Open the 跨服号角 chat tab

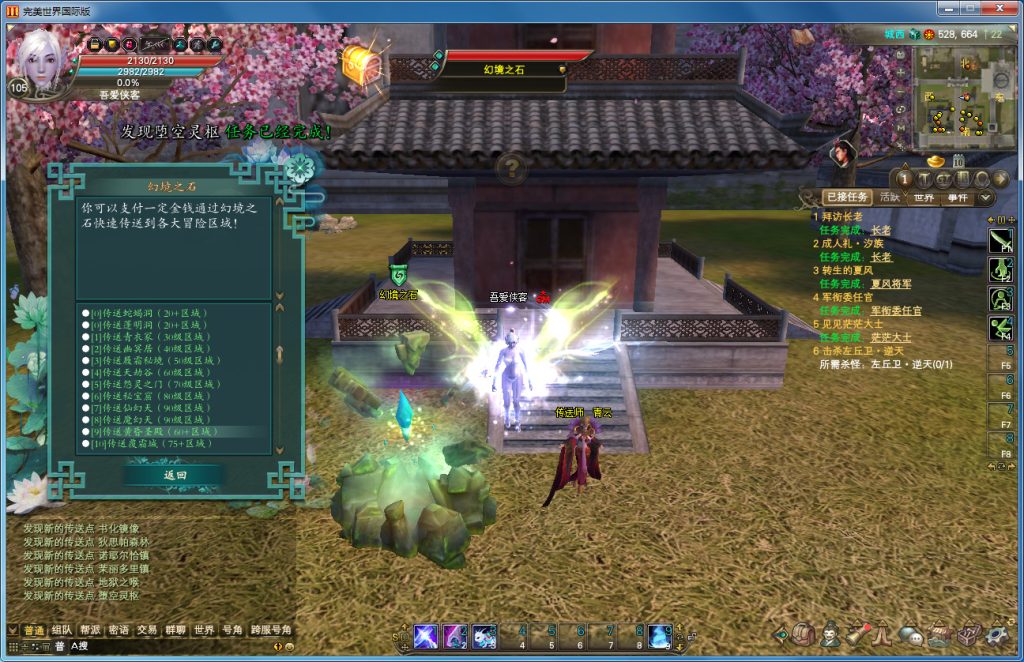coord(270,630)
